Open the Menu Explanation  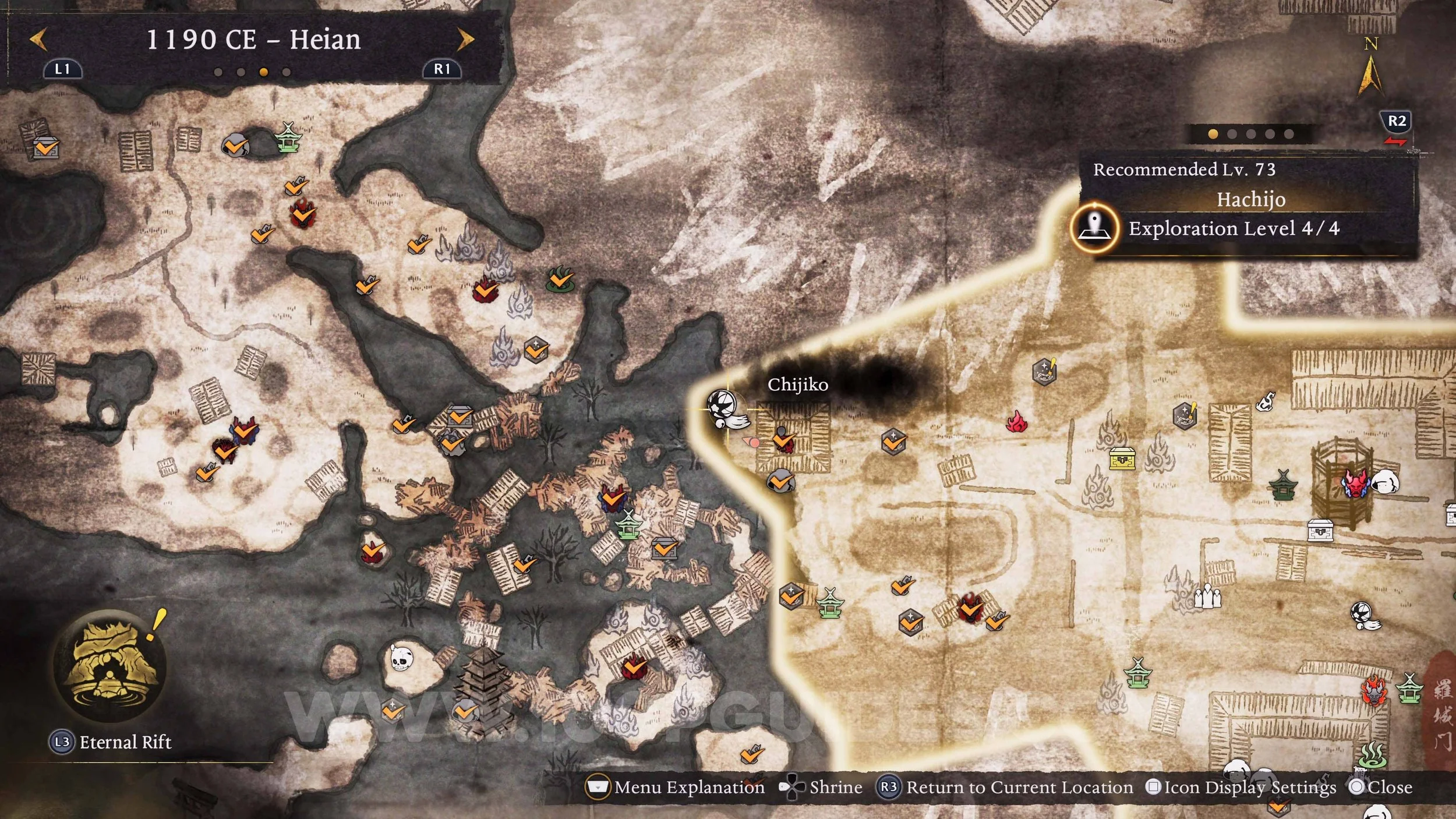[x=675, y=788]
